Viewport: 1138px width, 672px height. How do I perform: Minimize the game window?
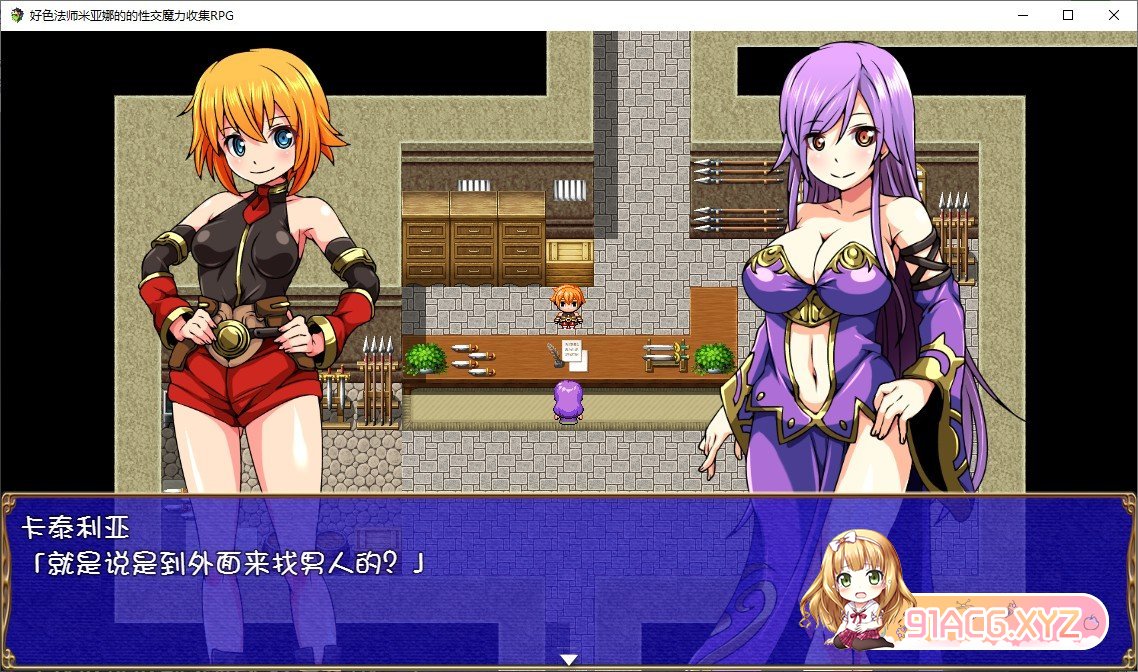1022,15
